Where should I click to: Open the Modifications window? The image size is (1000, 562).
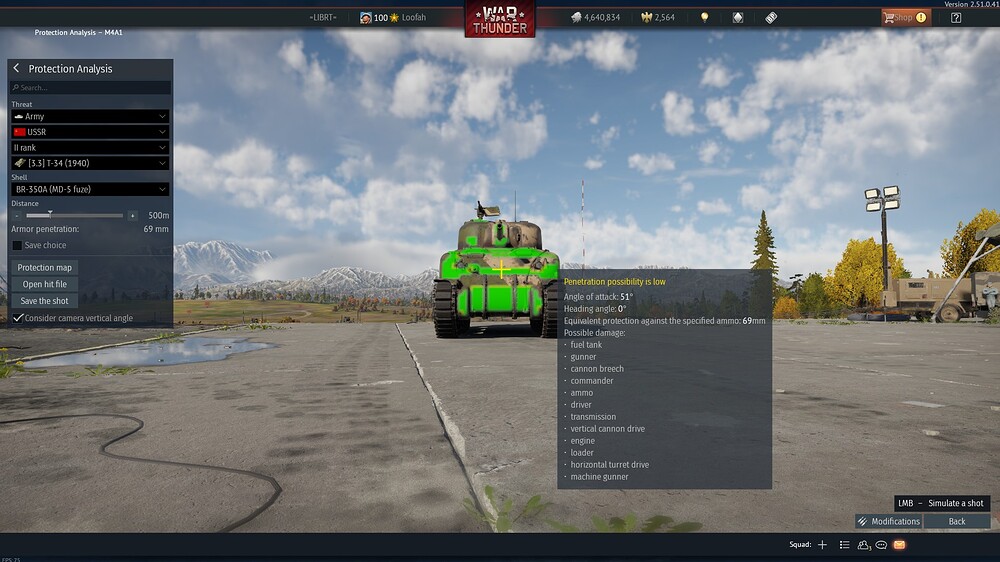pos(888,521)
